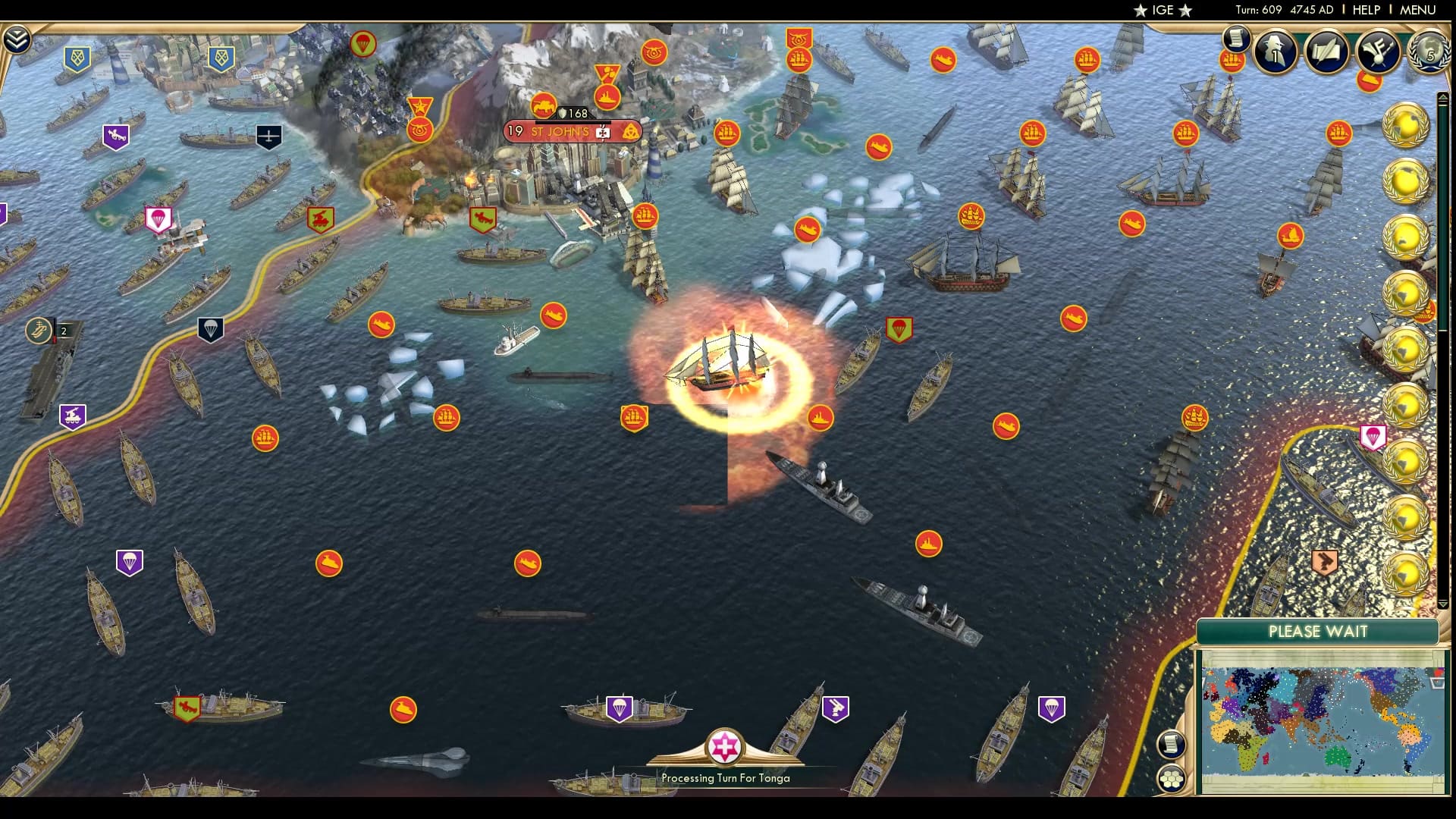
Task: Select the aircraft carrier flag showing 2
Action: tap(39, 331)
